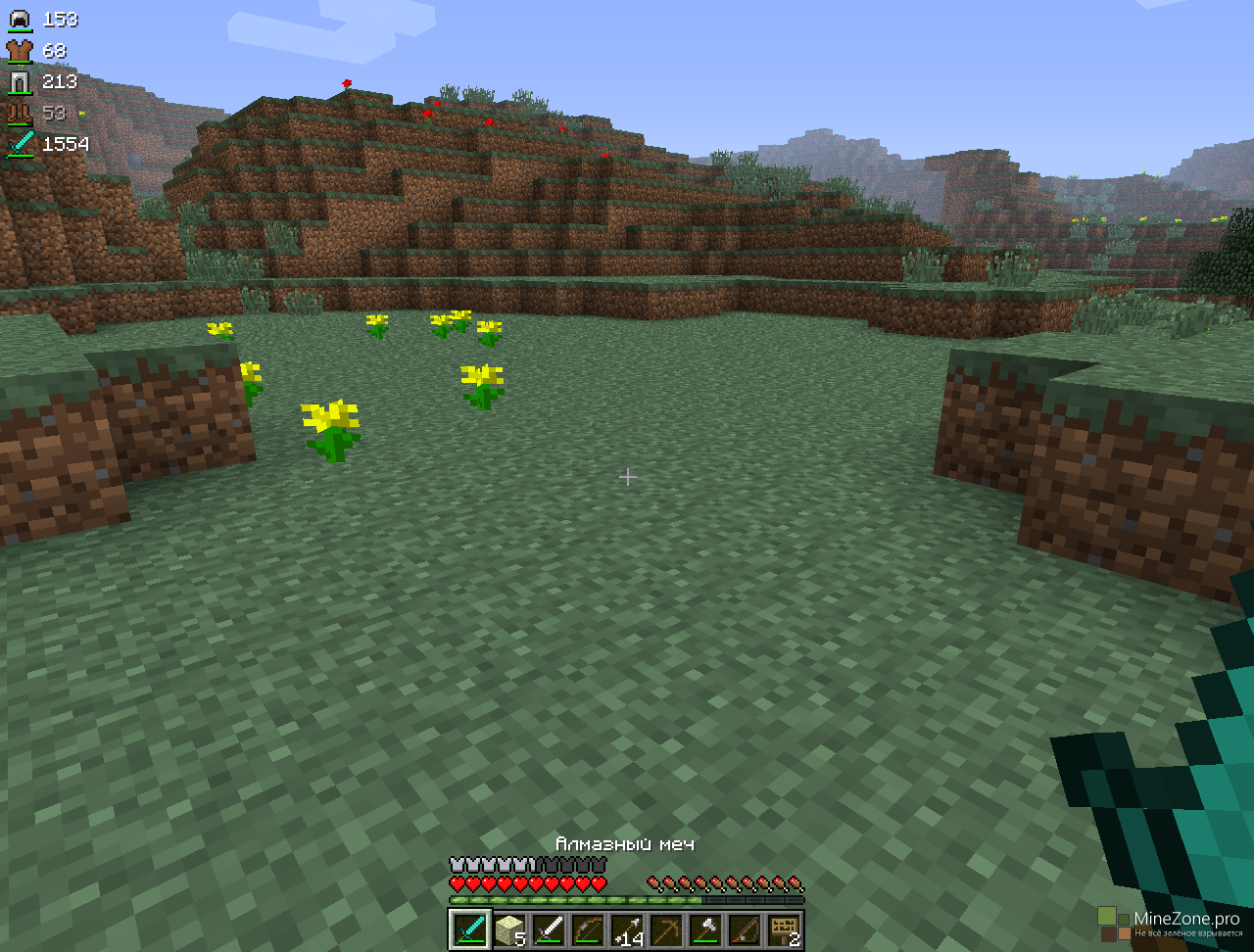This screenshot has height=952, width=1254.
Task: Click the leather boots durability icon
Action: (x=20, y=114)
